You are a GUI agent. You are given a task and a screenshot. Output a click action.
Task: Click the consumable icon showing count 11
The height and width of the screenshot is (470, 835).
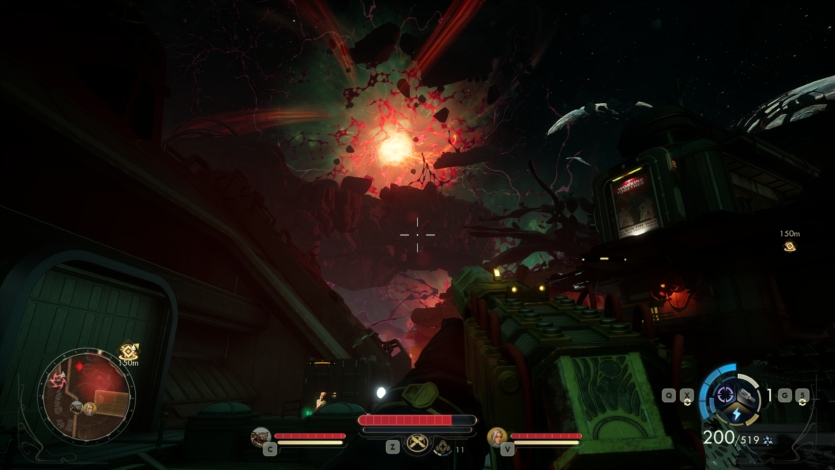(442, 448)
